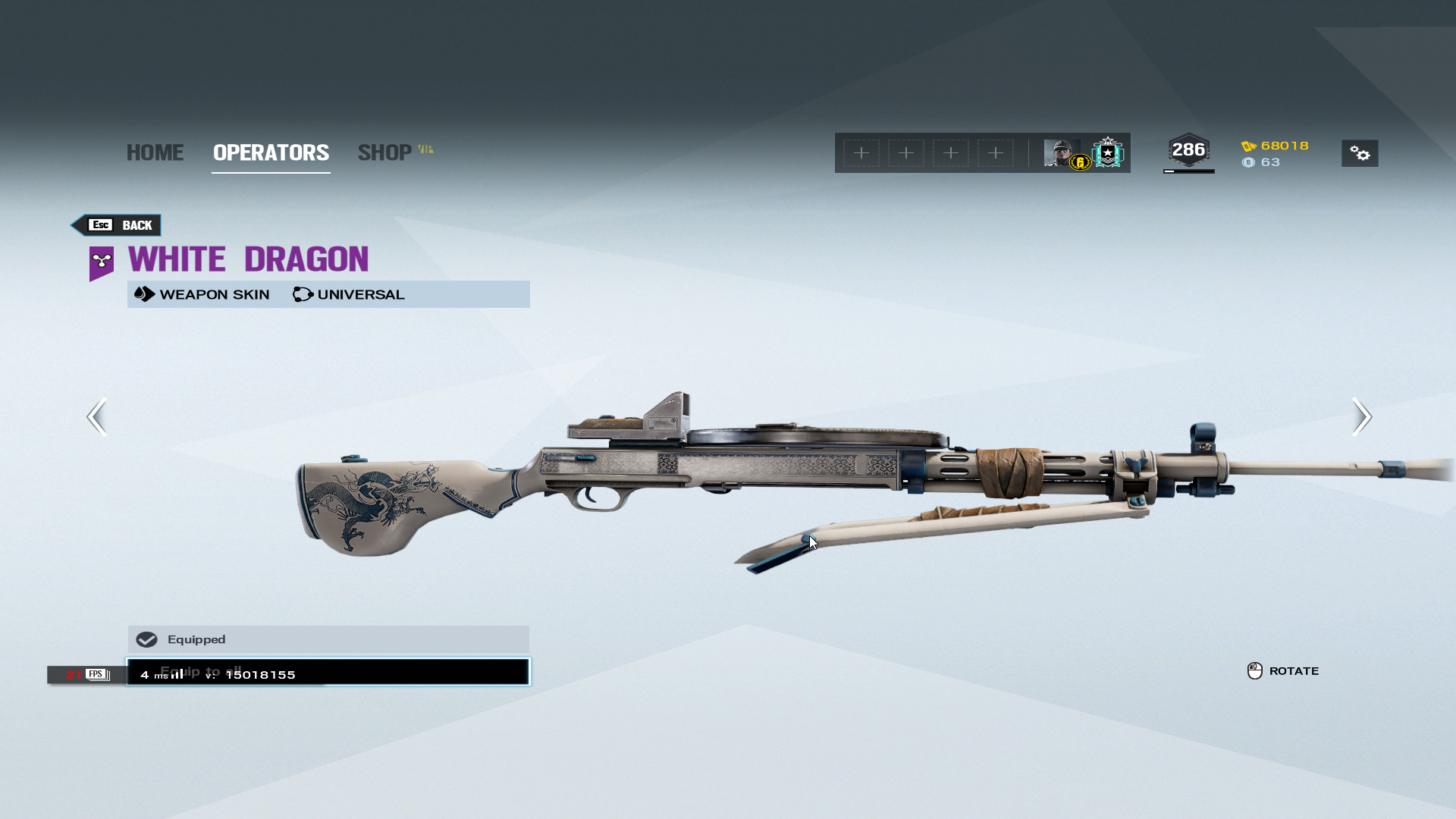This screenshot has width=1456, height=819.
Task: Open the player profile portrait
Action: click(1061, 153)
